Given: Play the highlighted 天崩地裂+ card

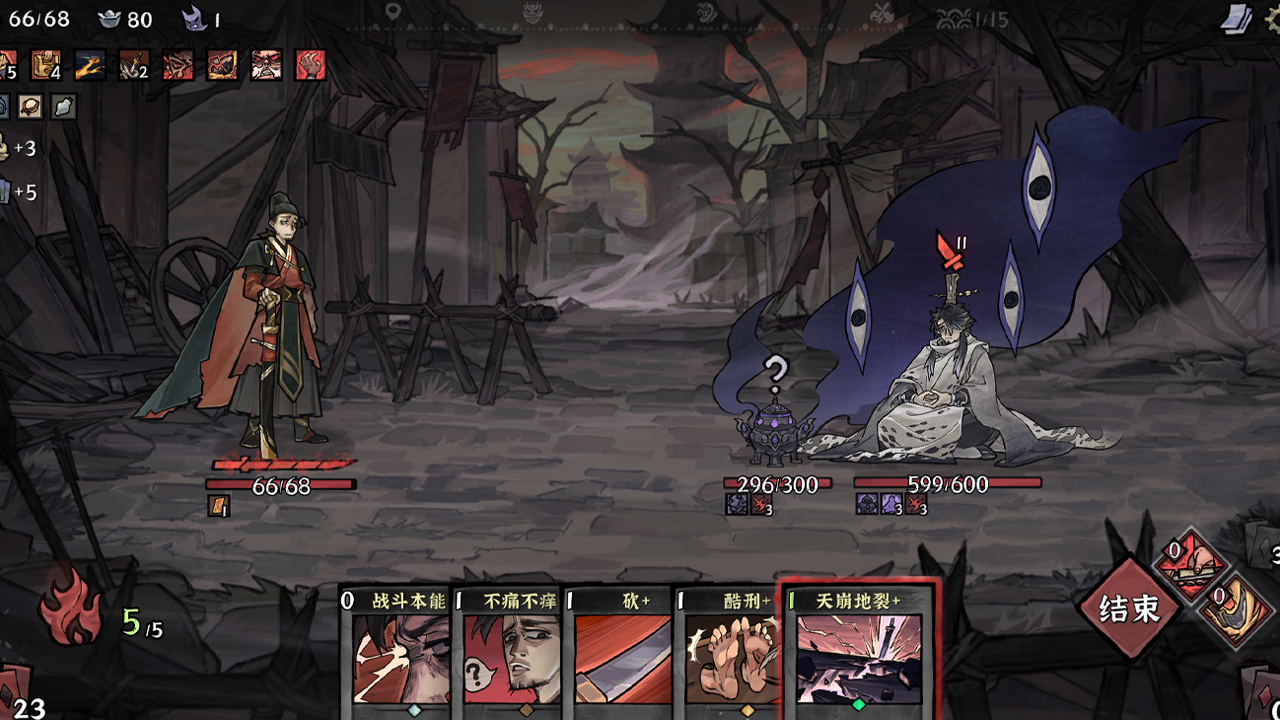Looking at the screenshot, I should point(858,652).
